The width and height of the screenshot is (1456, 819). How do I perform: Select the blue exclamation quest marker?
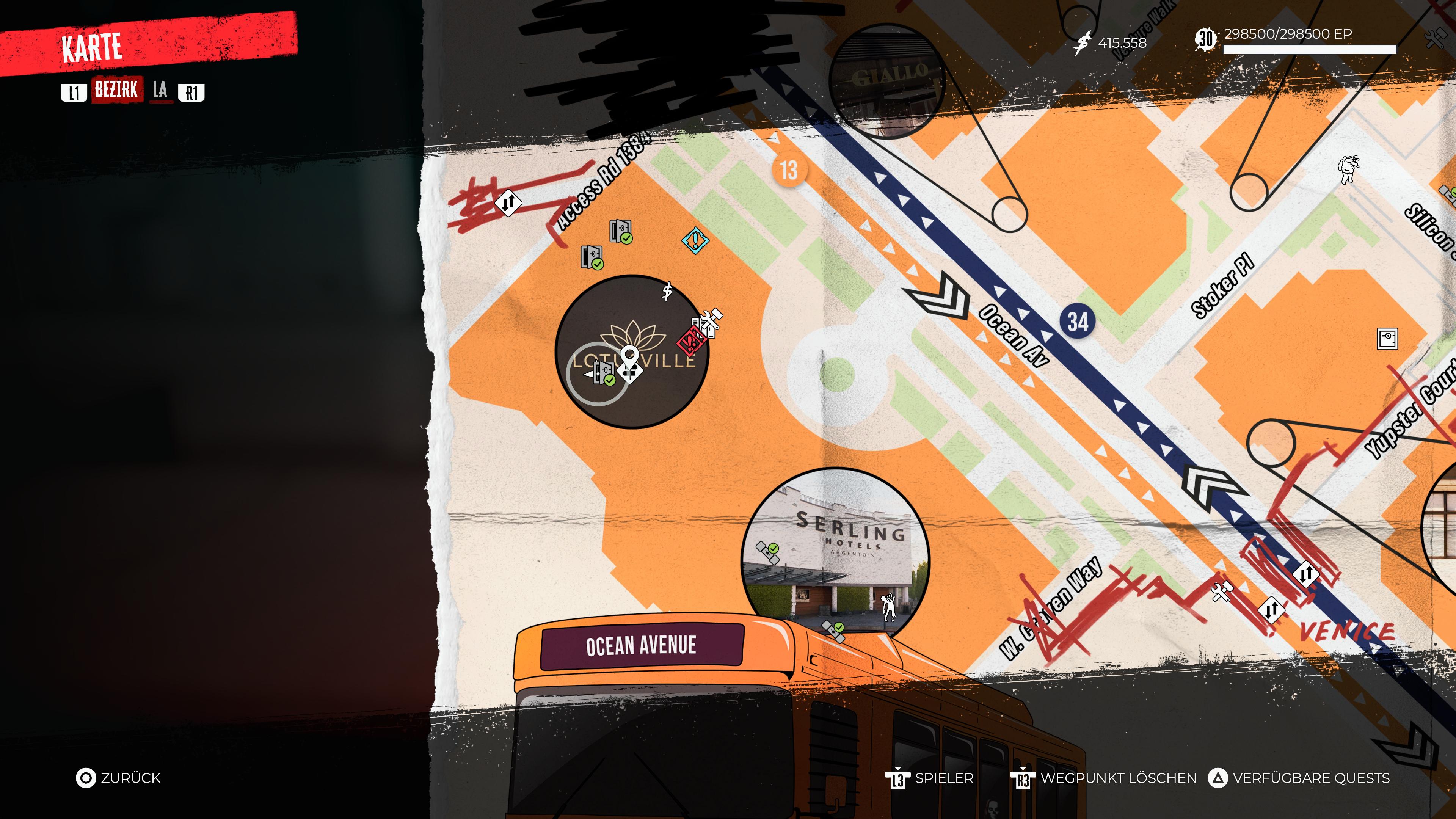(x=695, y=240)
